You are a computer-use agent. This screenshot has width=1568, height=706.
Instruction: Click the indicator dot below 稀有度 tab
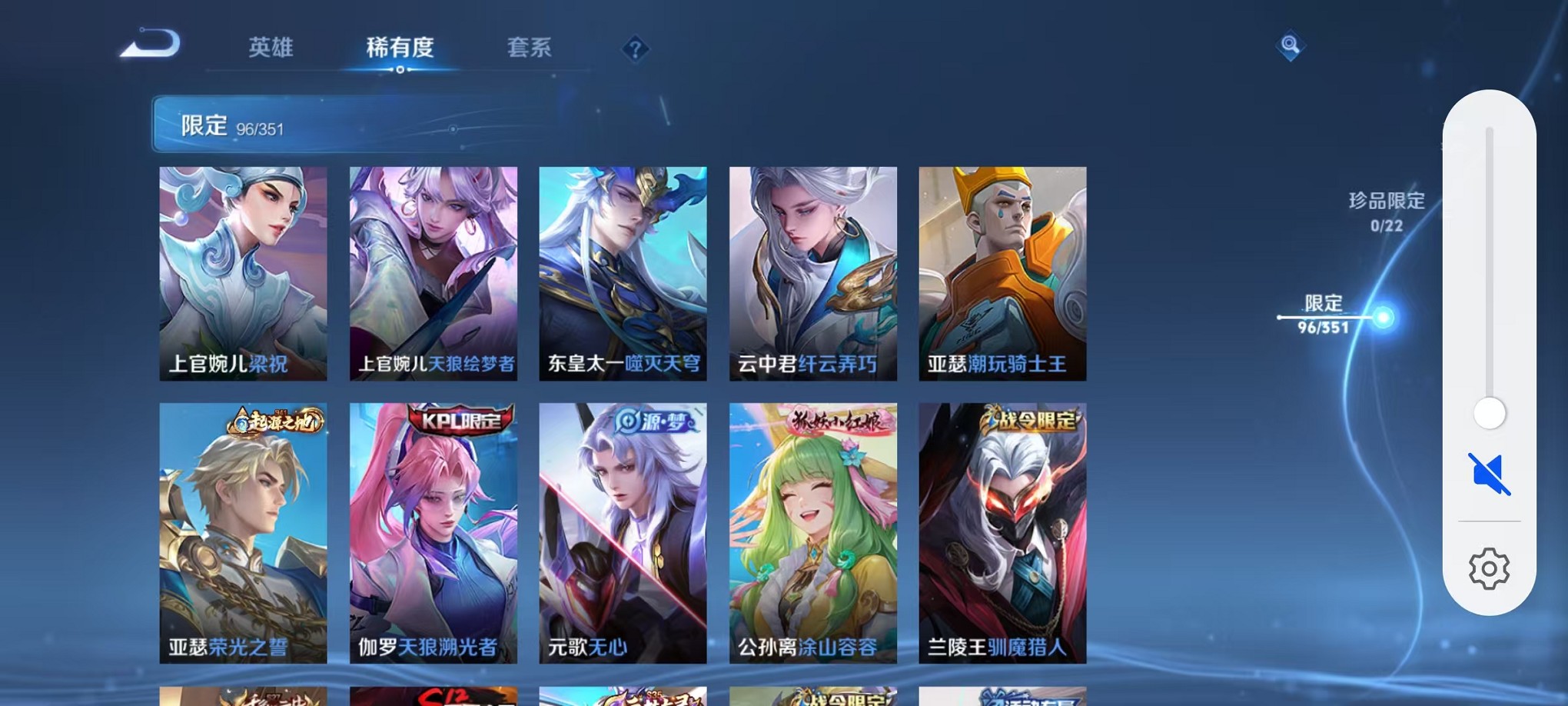tap(399, 68)
